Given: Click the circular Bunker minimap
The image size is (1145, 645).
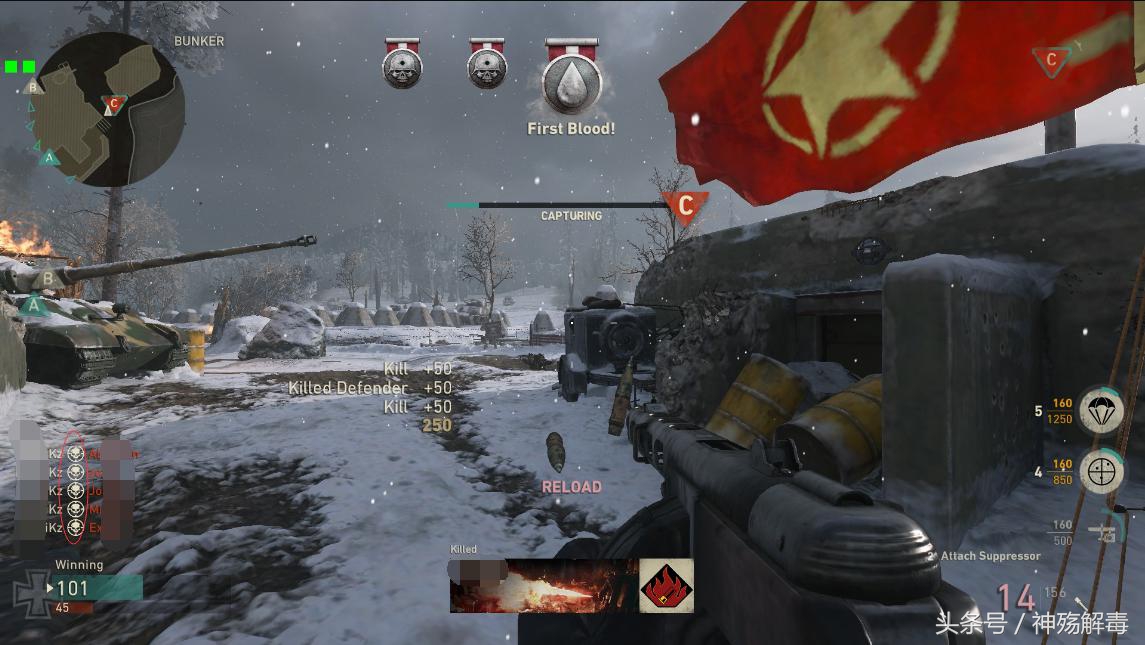Looking at the screenshot, I should pos(118,108).
